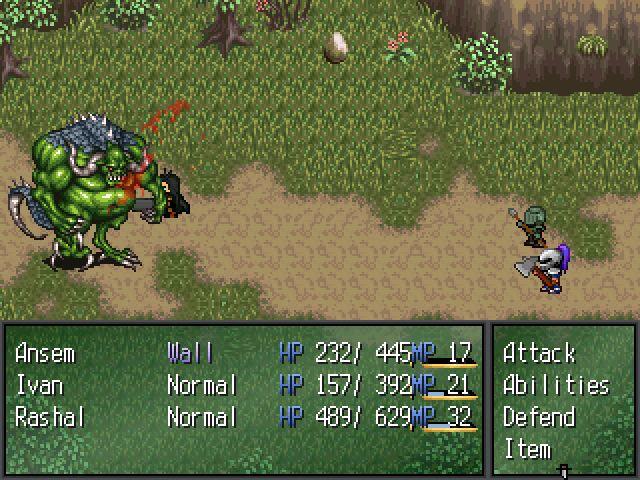Pick Ivan in the party list
The width and height of the screenshot is (640, 480).
click(37, 385)
